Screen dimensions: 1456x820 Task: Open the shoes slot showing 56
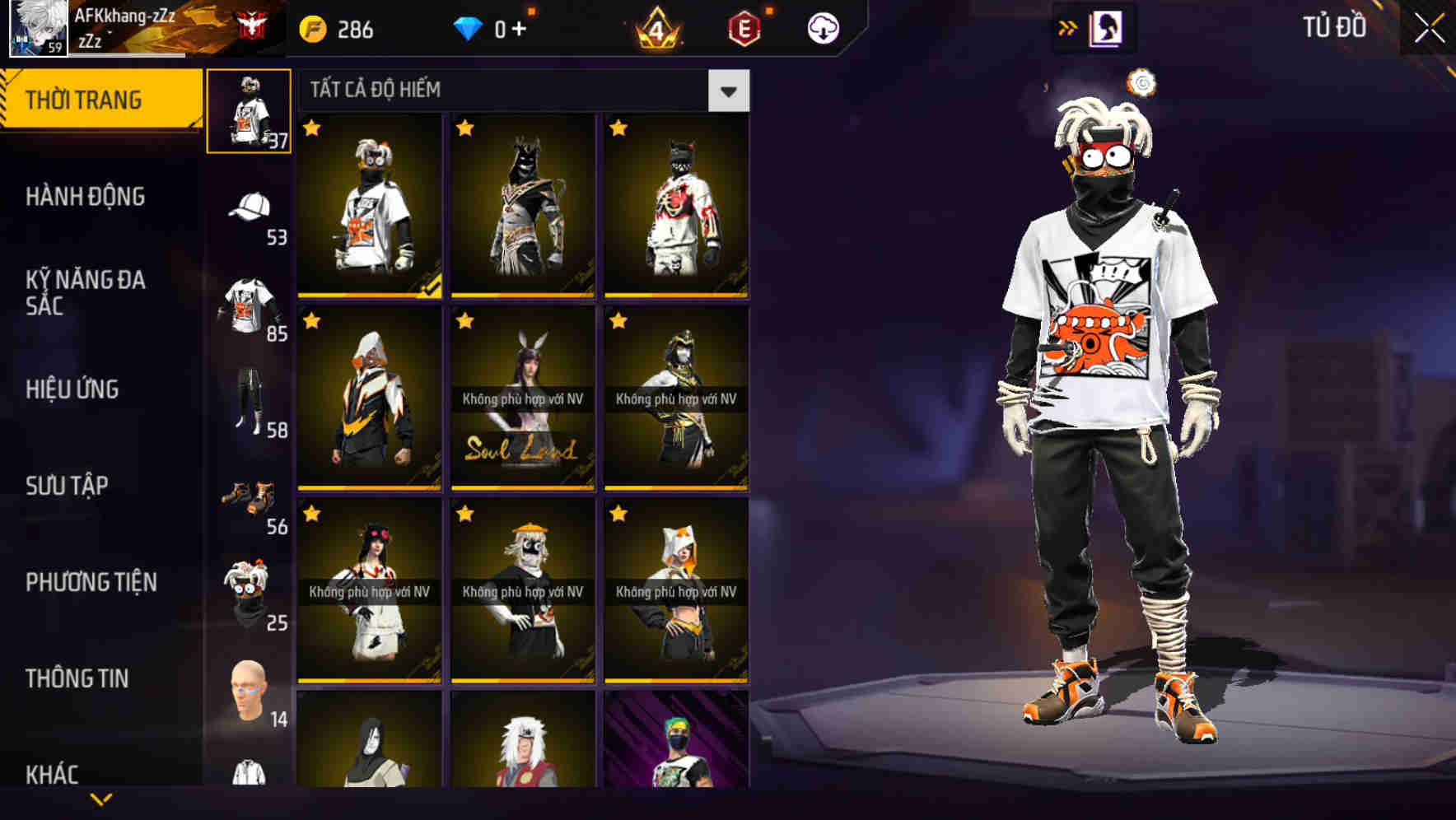(251, 494)
